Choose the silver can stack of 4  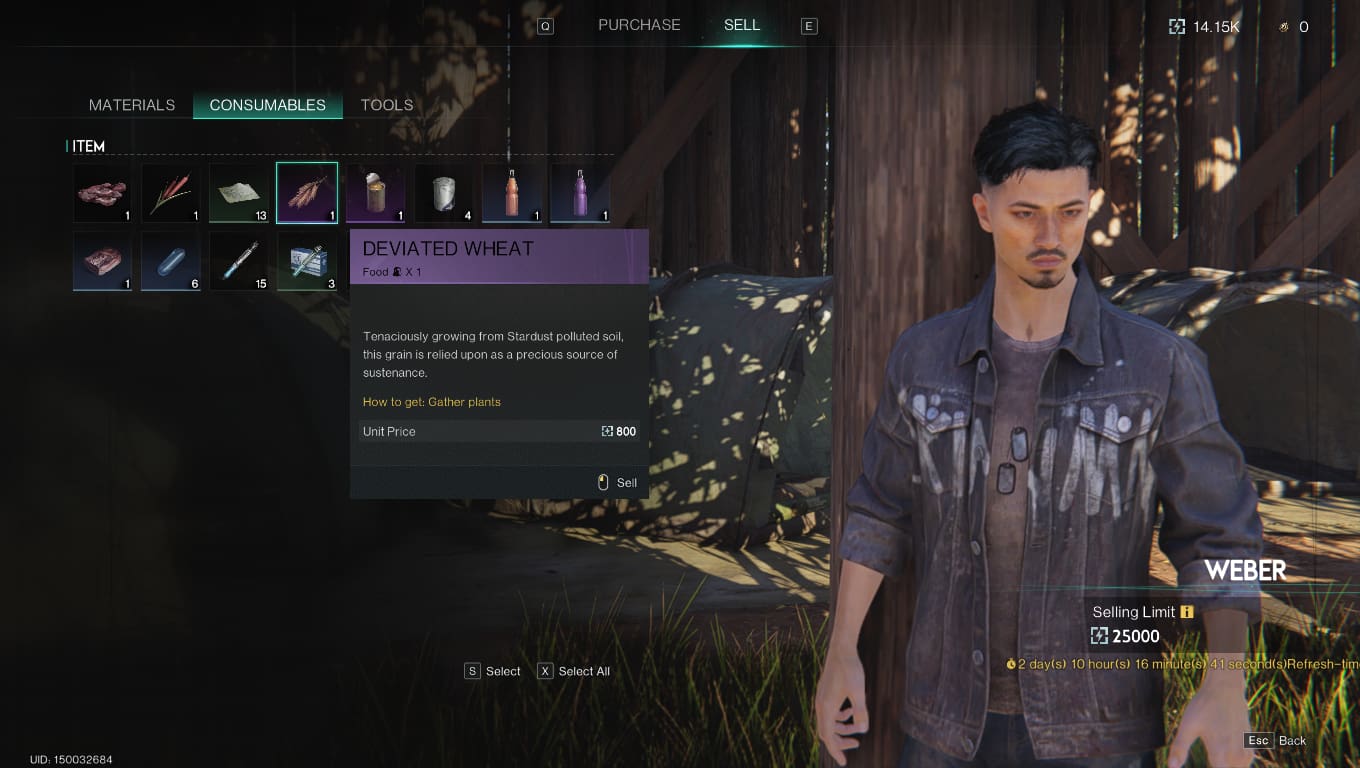444,193
